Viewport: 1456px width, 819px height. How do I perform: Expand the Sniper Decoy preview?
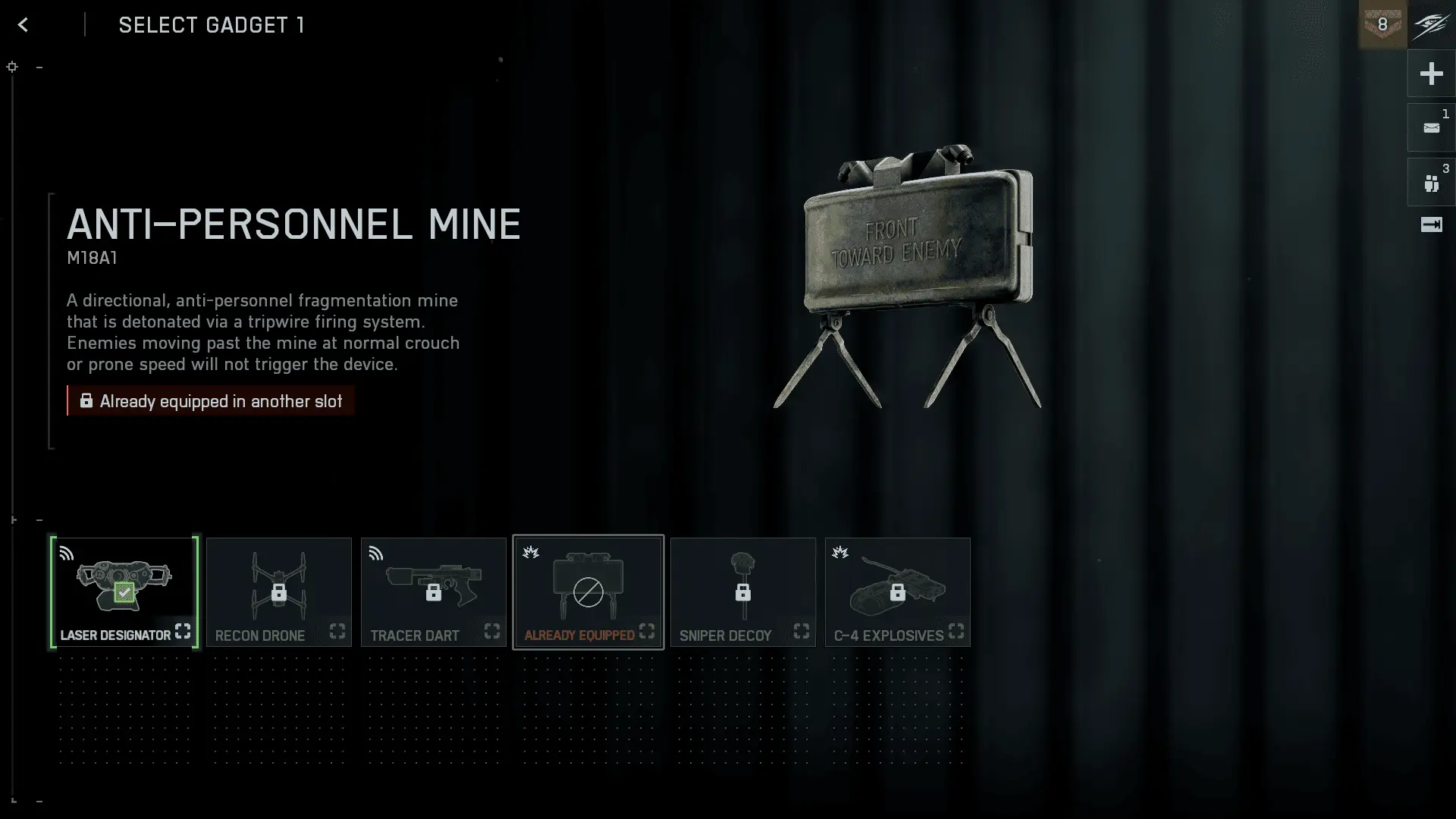802,631
